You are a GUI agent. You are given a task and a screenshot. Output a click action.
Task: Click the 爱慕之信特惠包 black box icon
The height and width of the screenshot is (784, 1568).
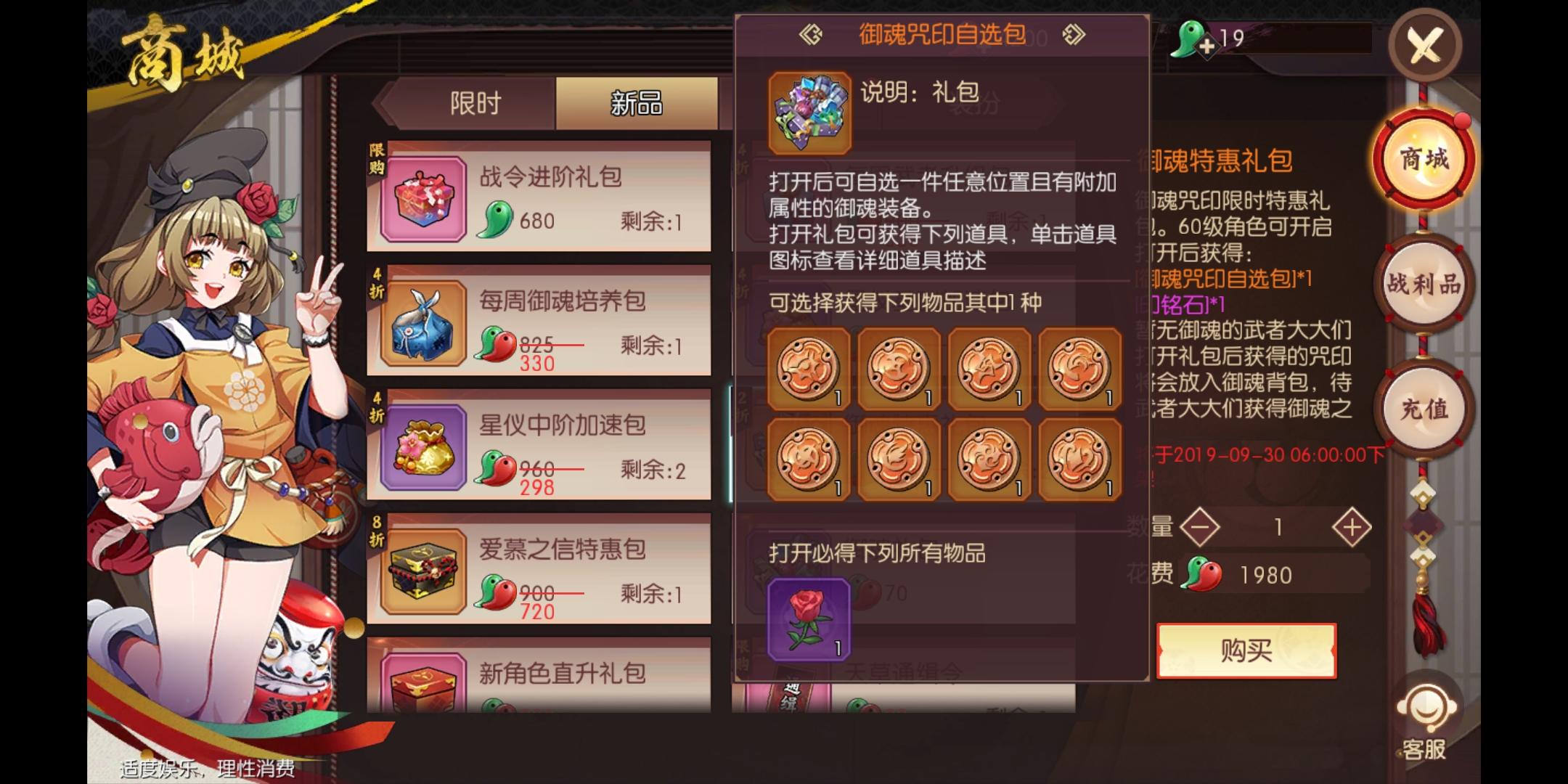point(420,570)
